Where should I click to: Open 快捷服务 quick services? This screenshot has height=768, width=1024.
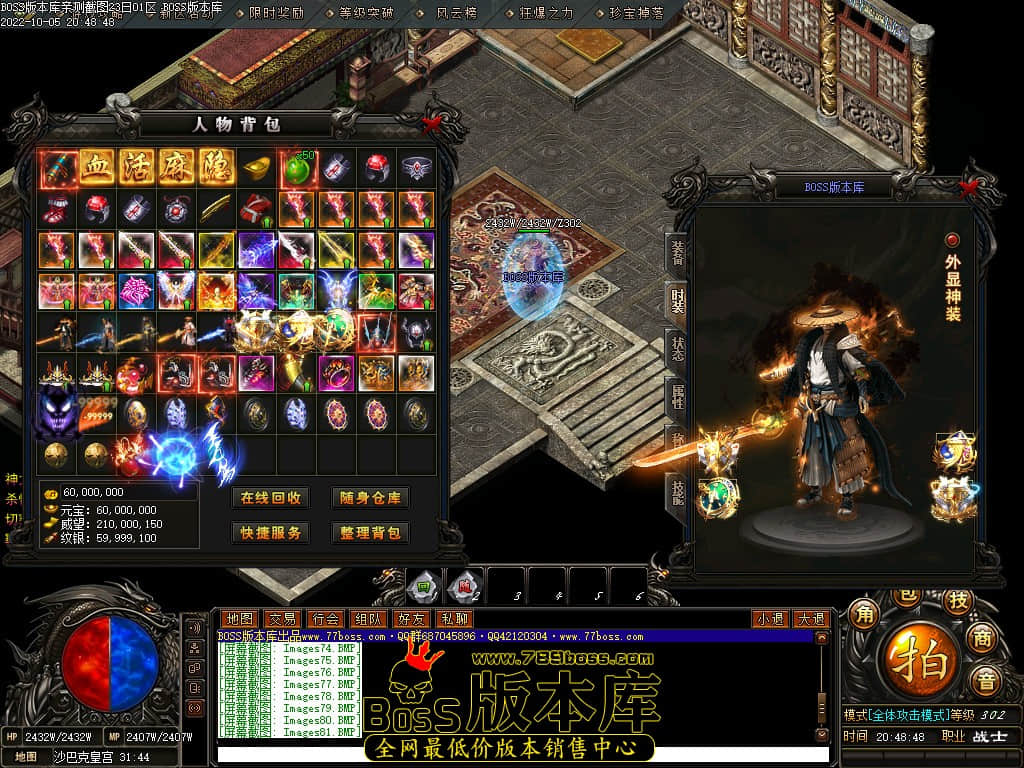point(270,533)
